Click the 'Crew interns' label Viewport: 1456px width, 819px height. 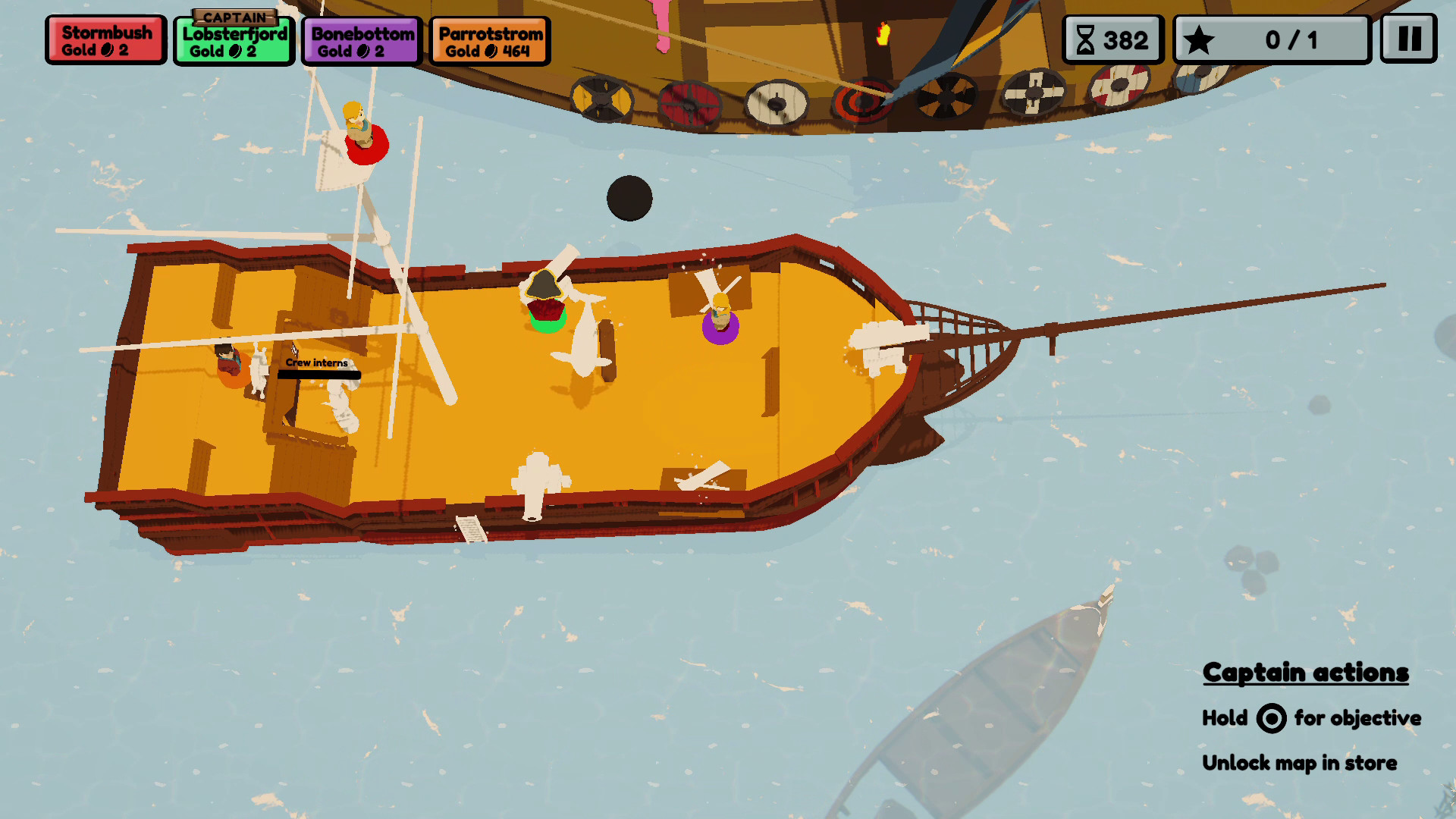click(x=317, y=363)
